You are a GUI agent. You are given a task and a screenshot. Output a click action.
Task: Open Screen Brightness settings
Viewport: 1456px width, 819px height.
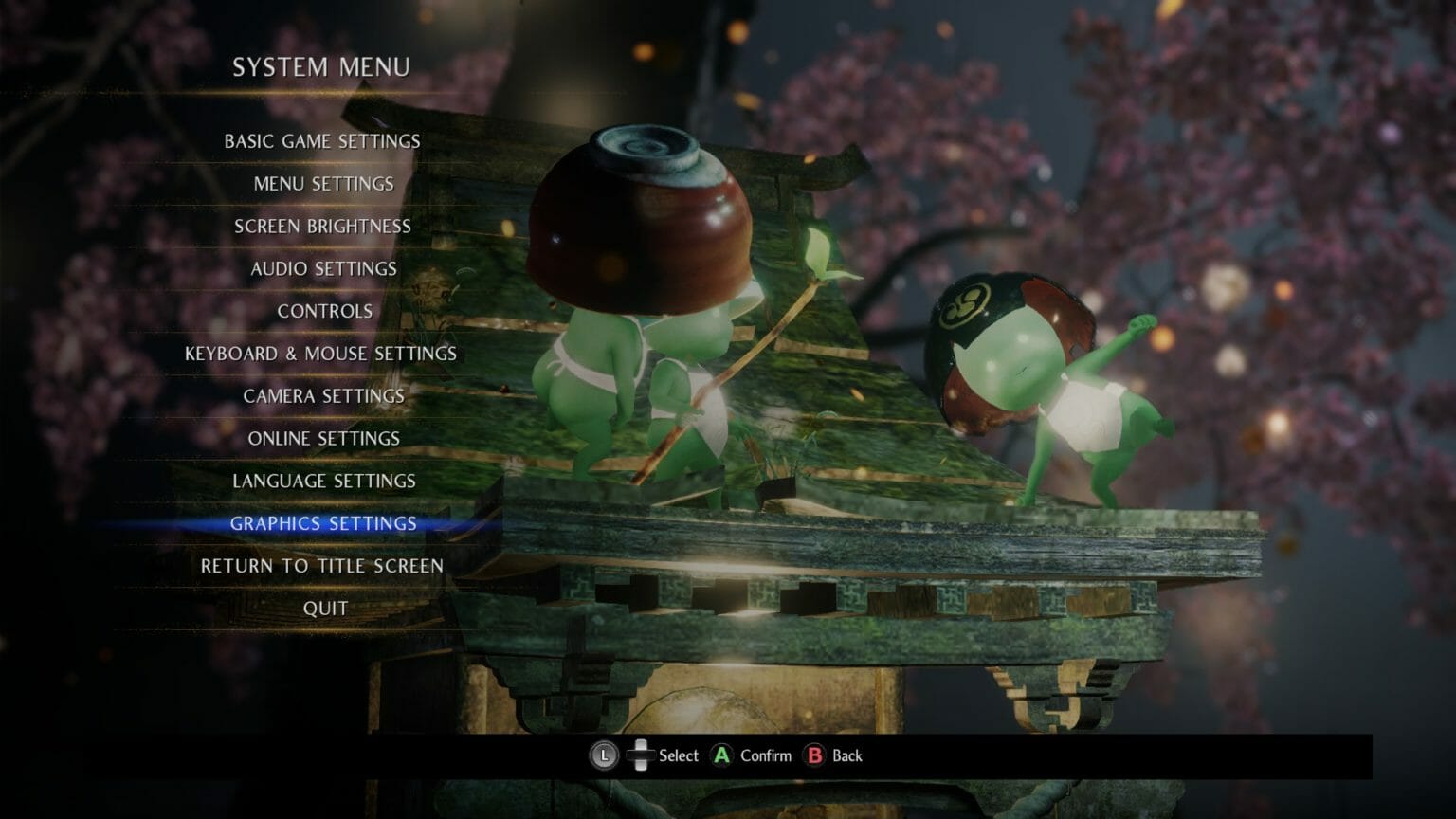[x=322, y=227]
